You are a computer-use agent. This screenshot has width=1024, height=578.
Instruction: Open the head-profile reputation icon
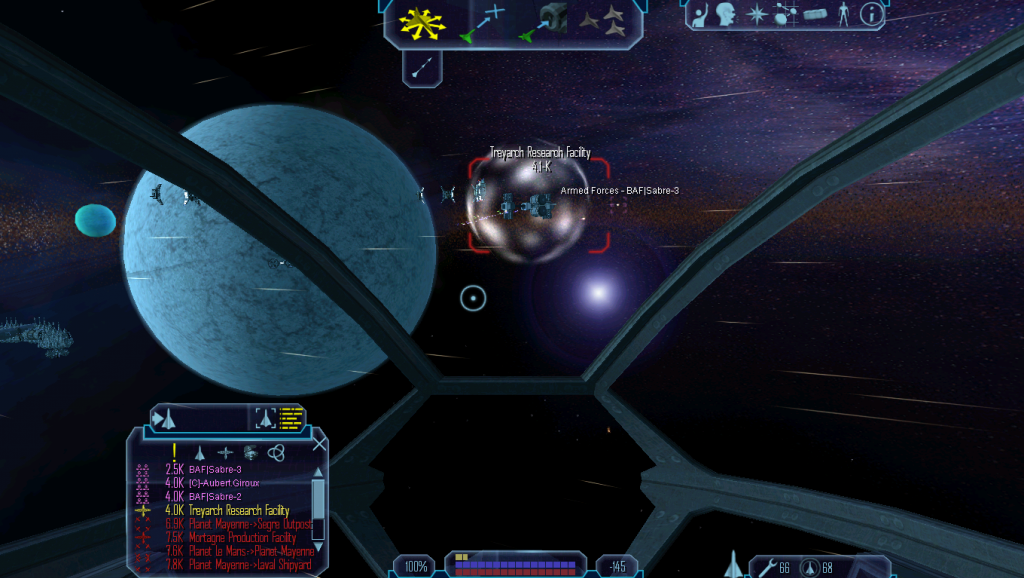click(x=727, y=14)
